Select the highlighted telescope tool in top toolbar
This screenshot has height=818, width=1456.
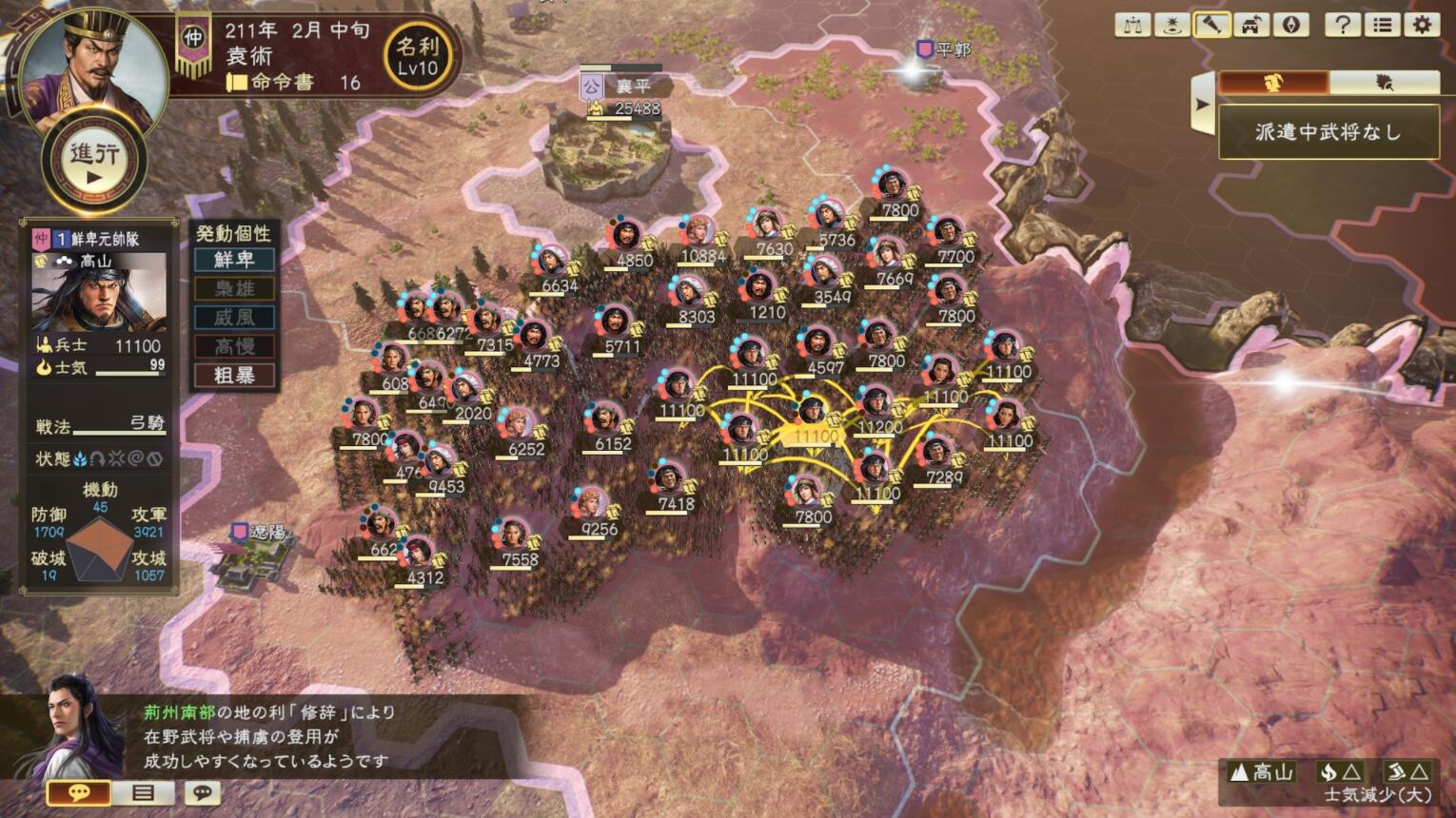(1210, 25)
